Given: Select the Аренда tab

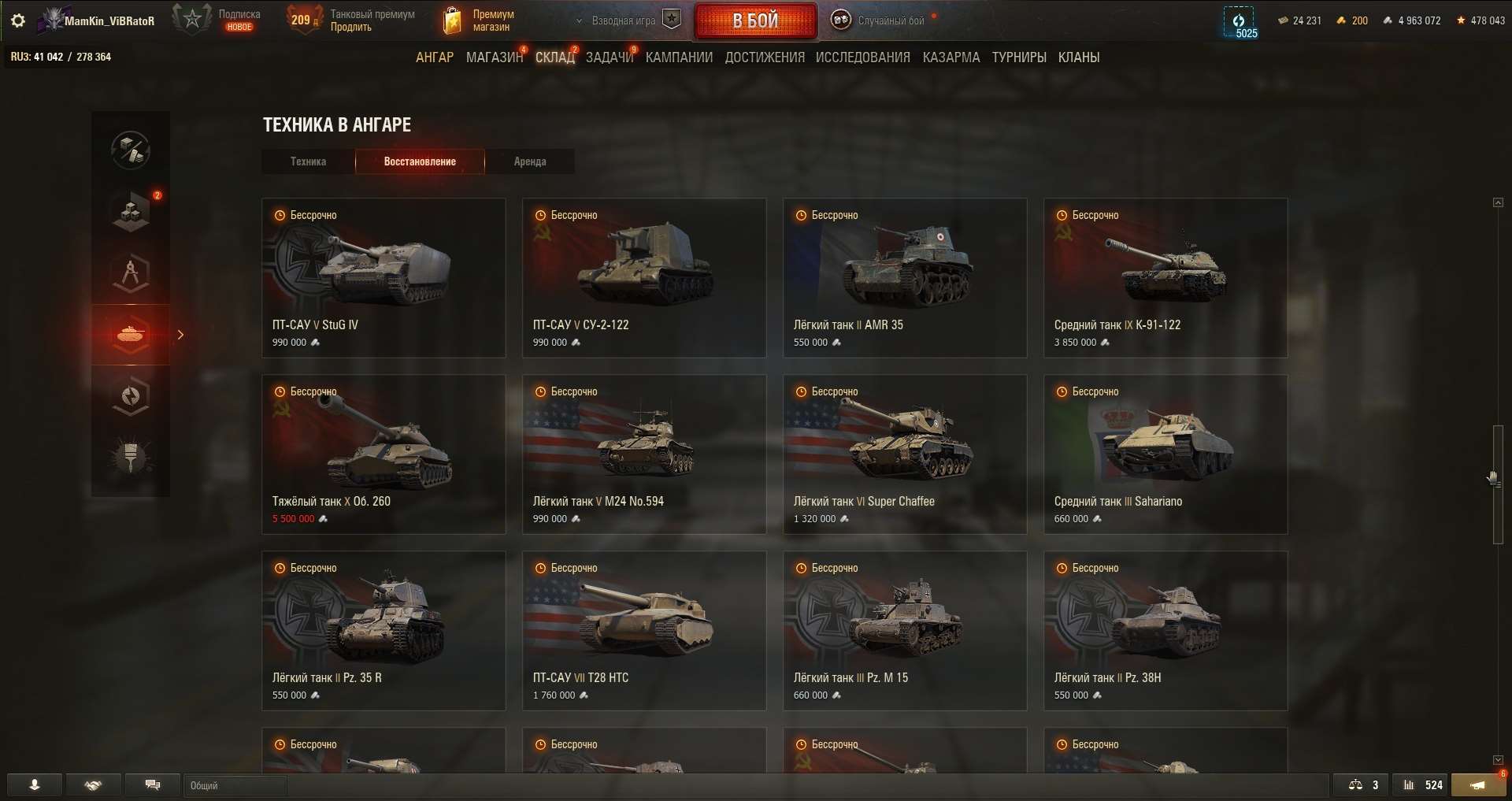Looking at the screenshot, I should coord(530,161).
